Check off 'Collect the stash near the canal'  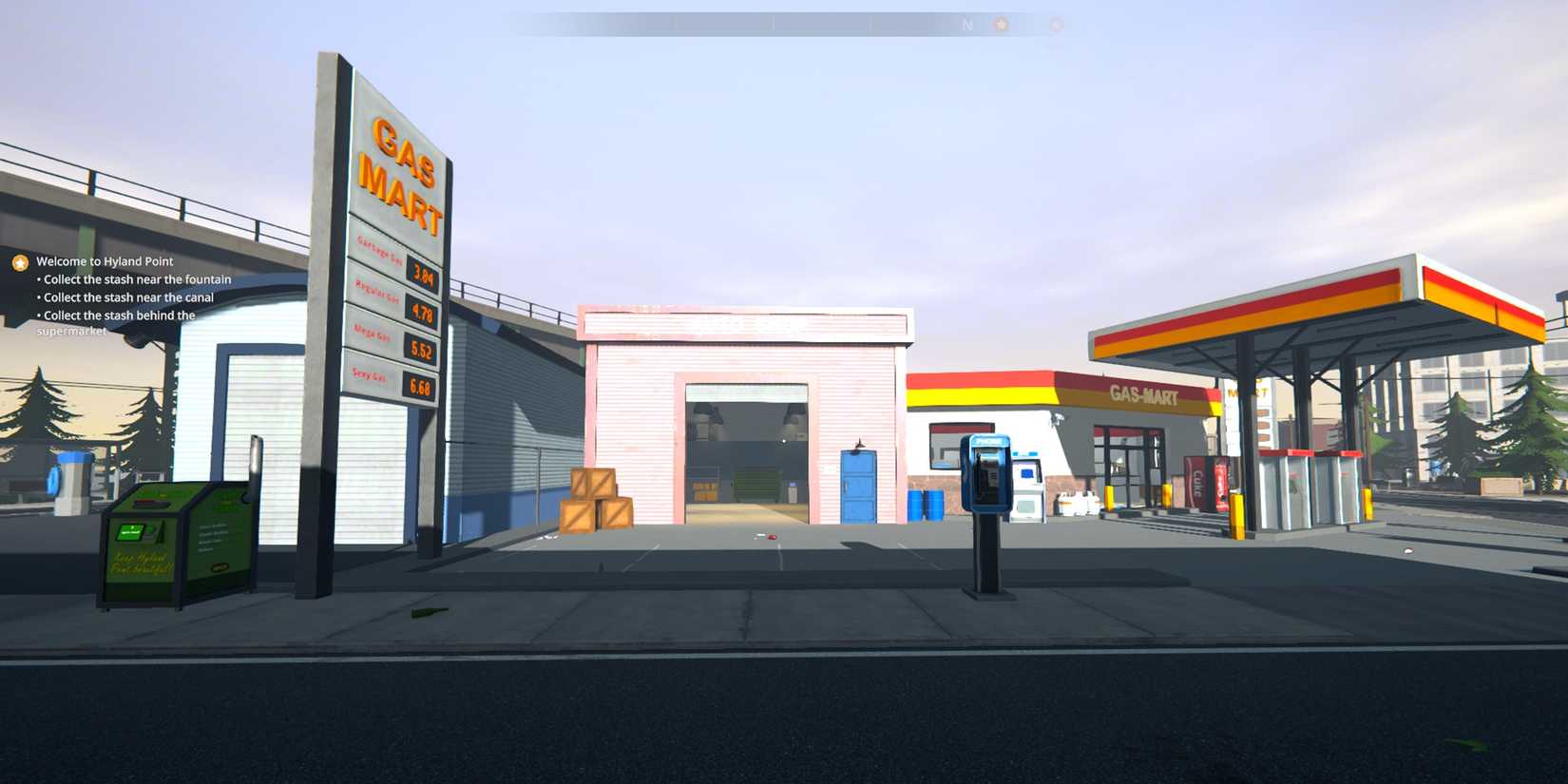pyautogui.click(x=125, y=296)
